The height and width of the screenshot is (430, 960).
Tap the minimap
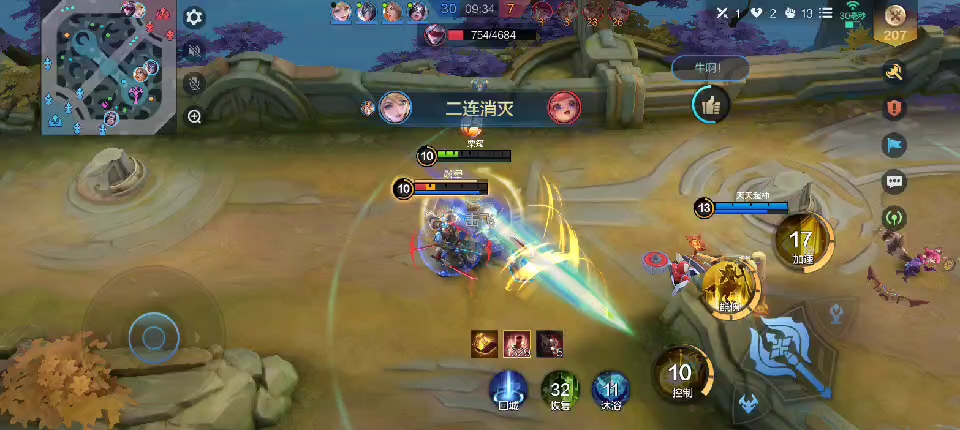click(x=108, y=67)
